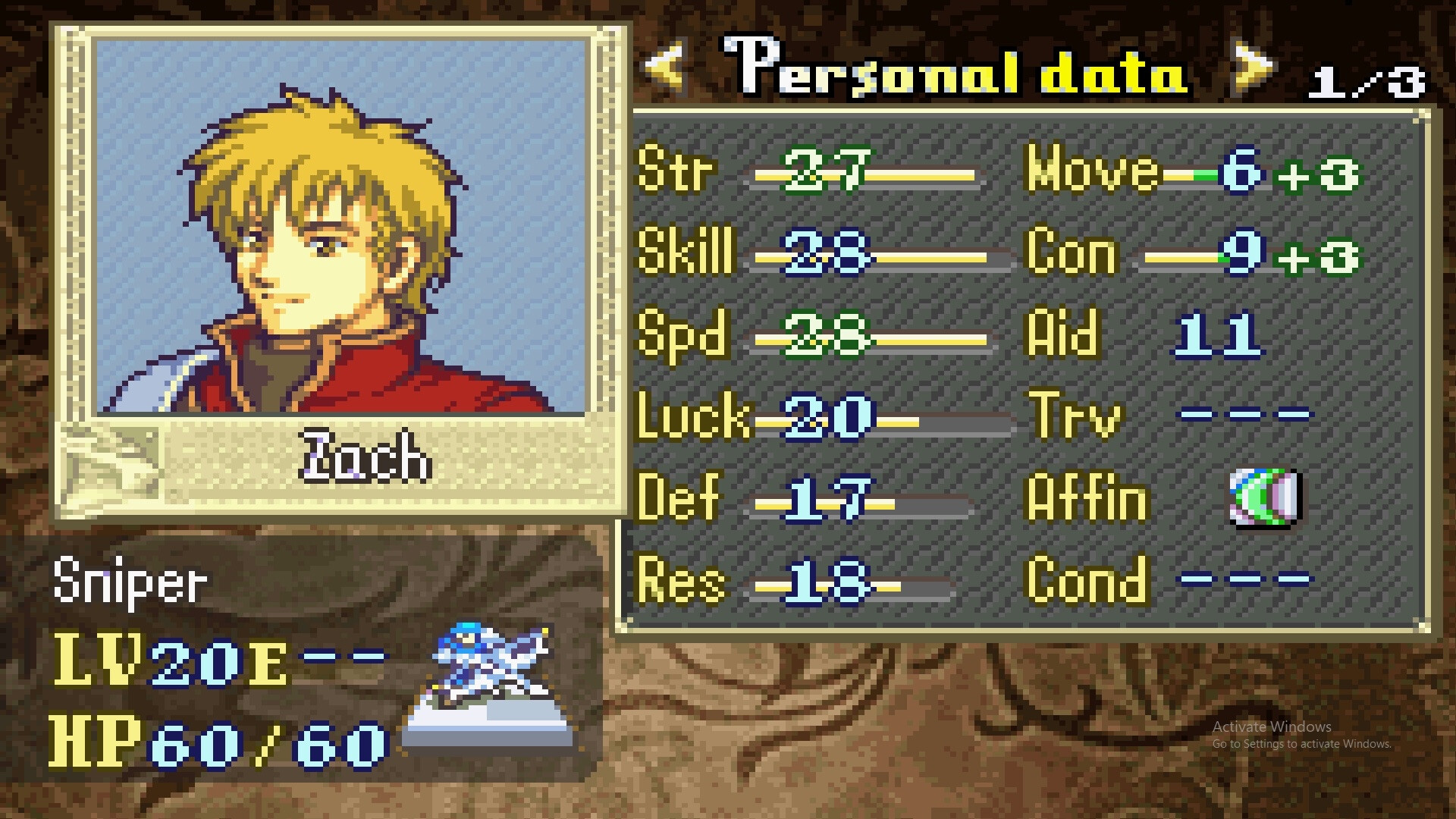The height and width of the screenshot is (819, 1456).
Task: Click the affinity icon next to Affin
Action: tap(1264, 497)
